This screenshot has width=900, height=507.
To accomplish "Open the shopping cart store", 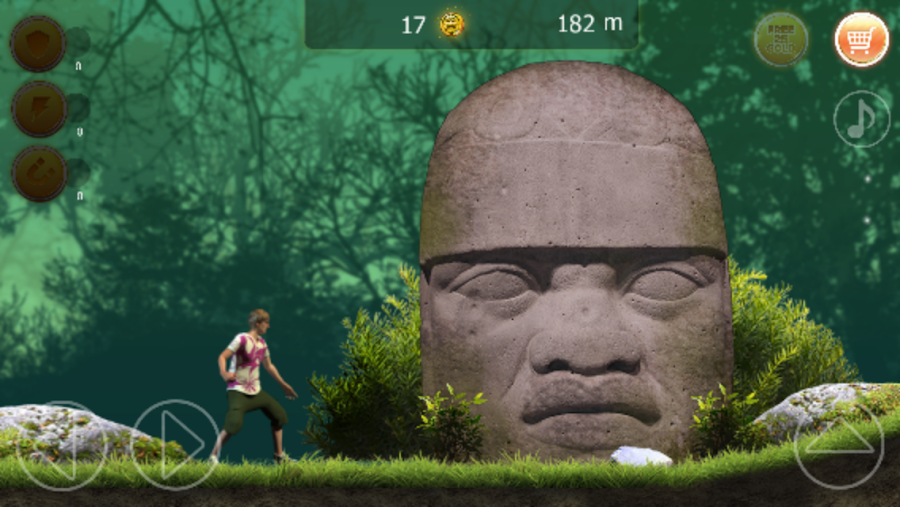I will (861, 40).
